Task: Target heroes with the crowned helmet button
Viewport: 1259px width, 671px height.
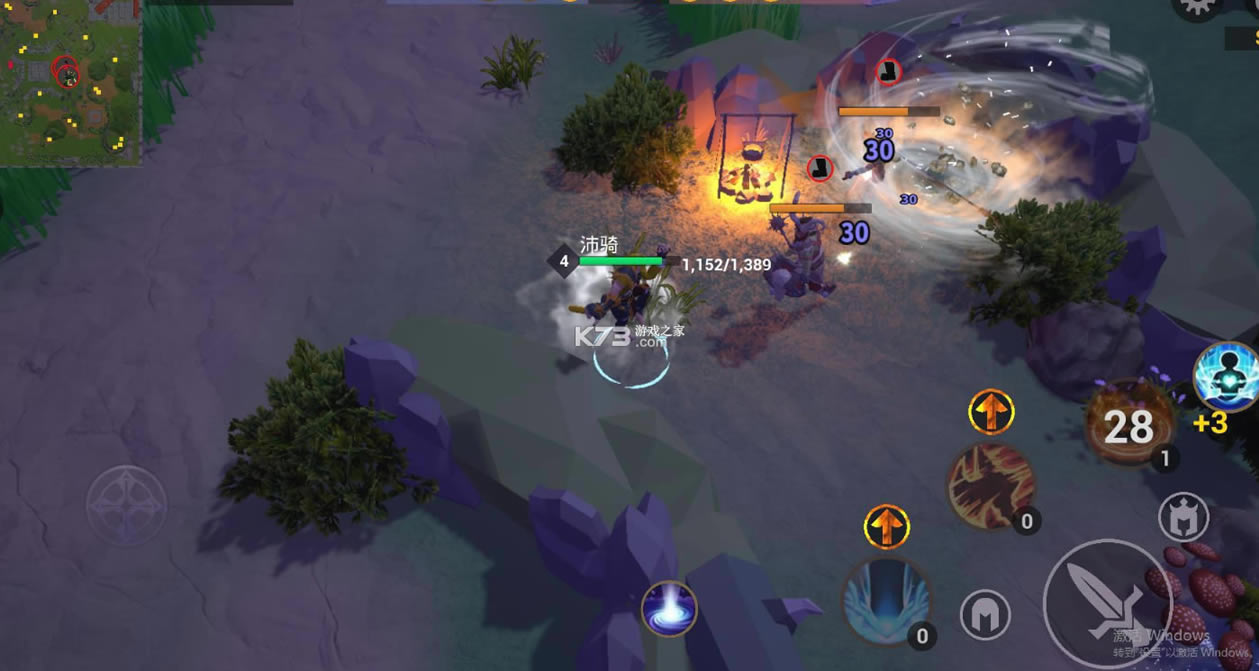Action: coord(1184,518)
